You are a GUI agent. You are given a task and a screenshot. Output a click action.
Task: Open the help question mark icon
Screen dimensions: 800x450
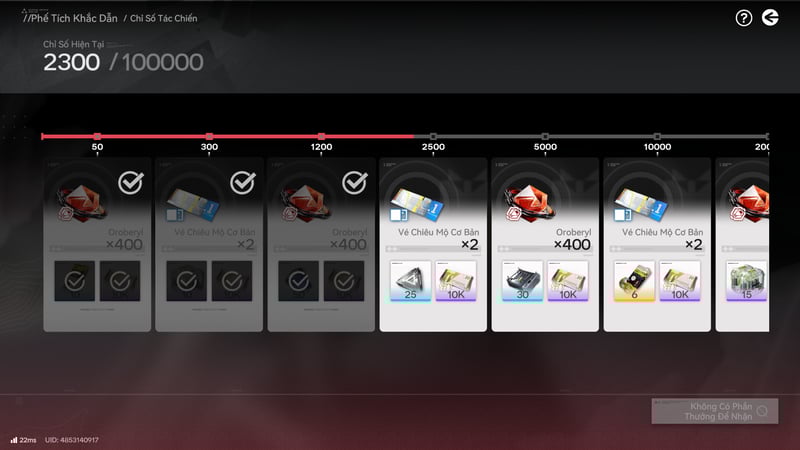point(743,17)
